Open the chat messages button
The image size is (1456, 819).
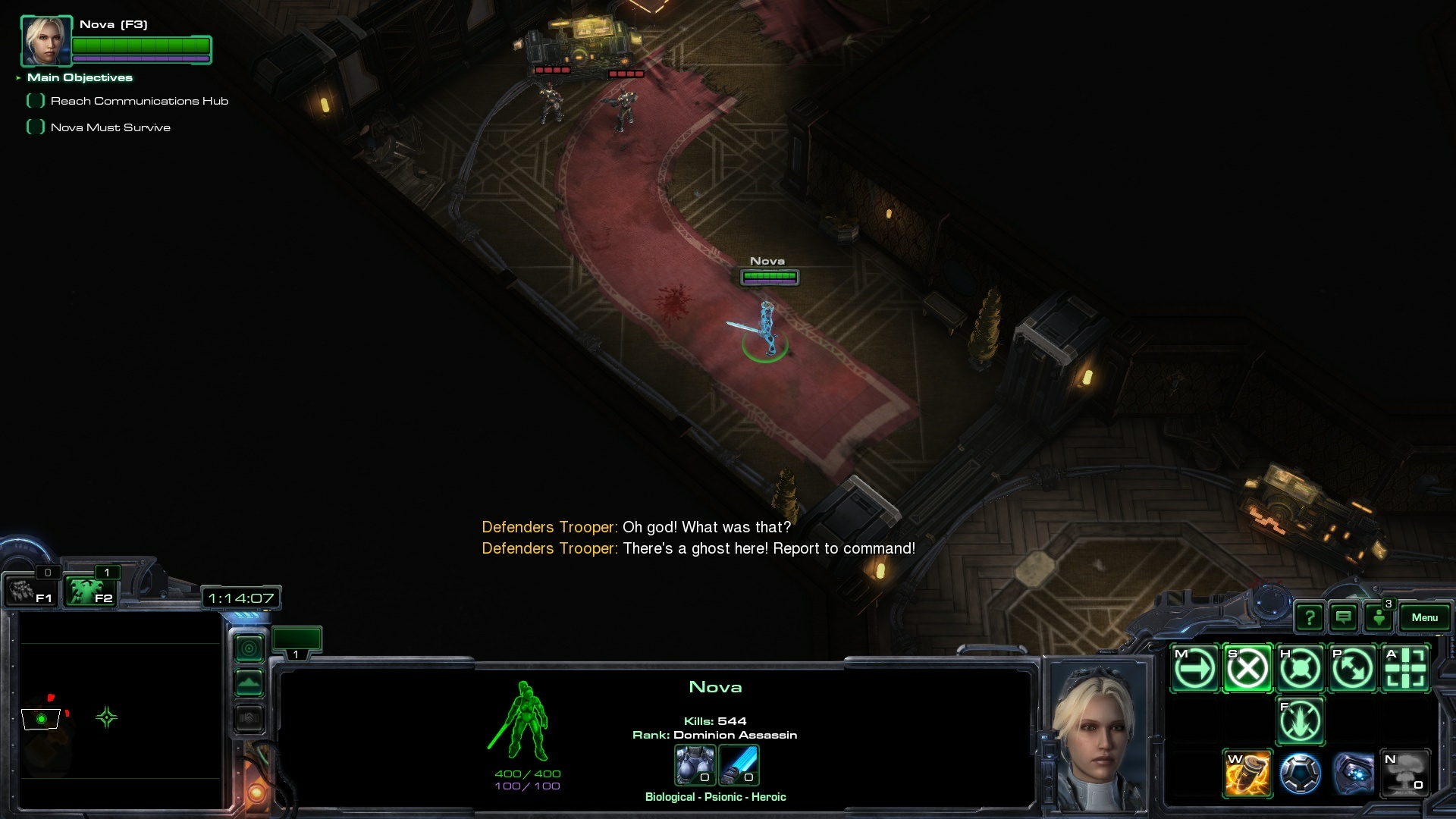(x=1344, y=618)
